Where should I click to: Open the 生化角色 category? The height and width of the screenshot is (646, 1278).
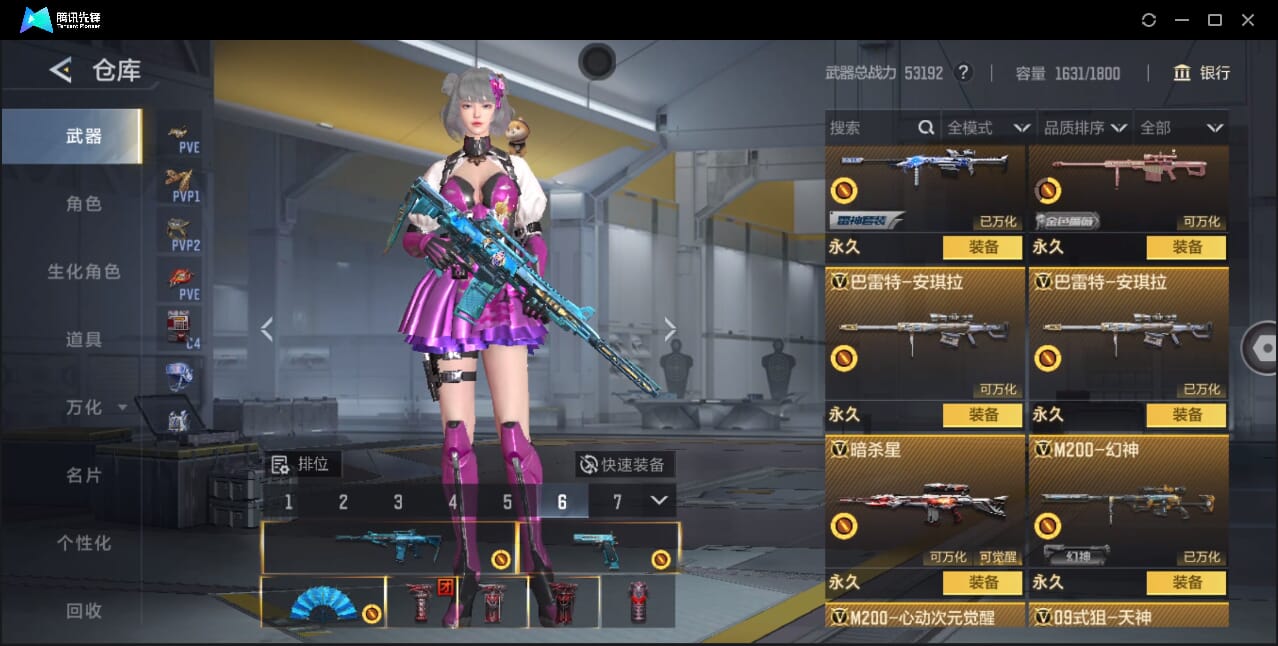84,272
